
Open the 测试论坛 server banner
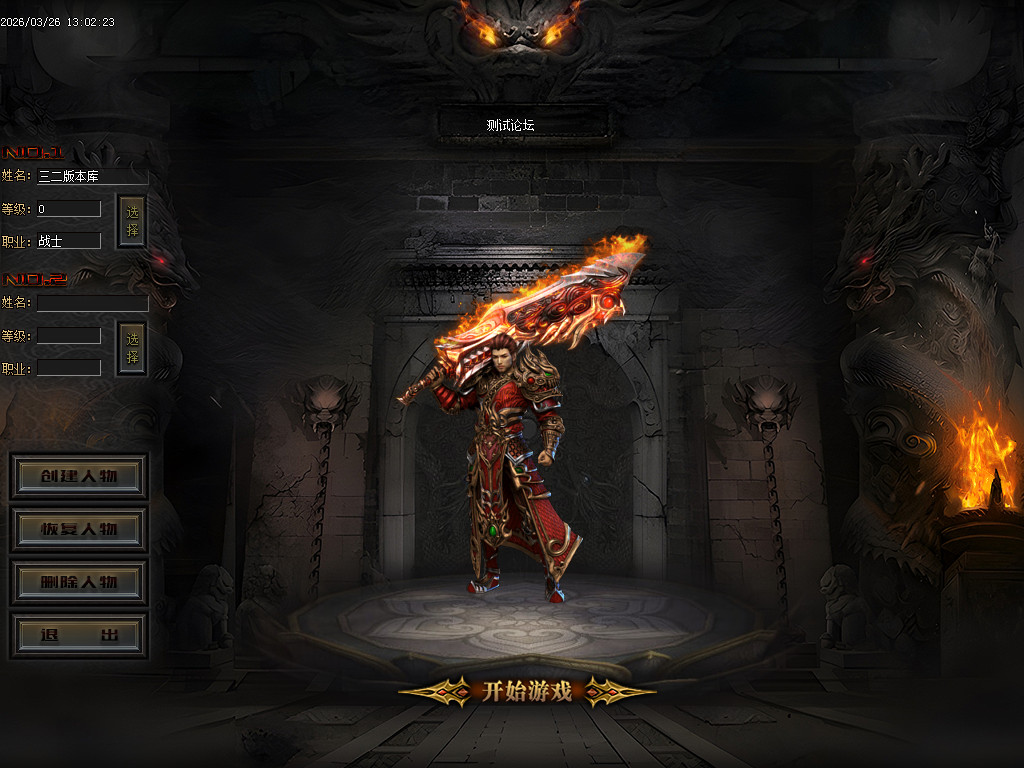click(x=524, y=125)
